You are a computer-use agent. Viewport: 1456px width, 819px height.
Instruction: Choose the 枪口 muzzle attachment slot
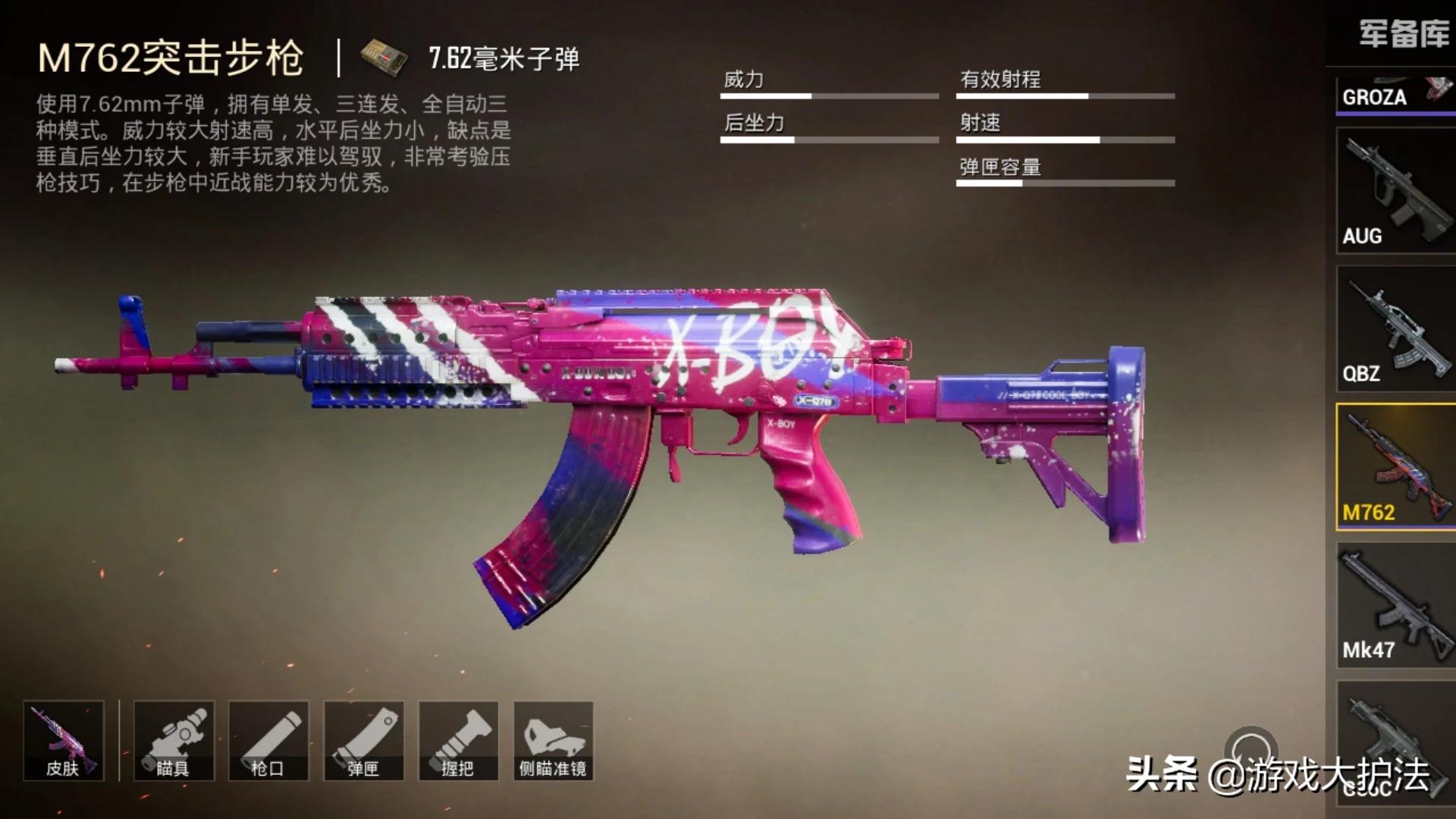268,741
